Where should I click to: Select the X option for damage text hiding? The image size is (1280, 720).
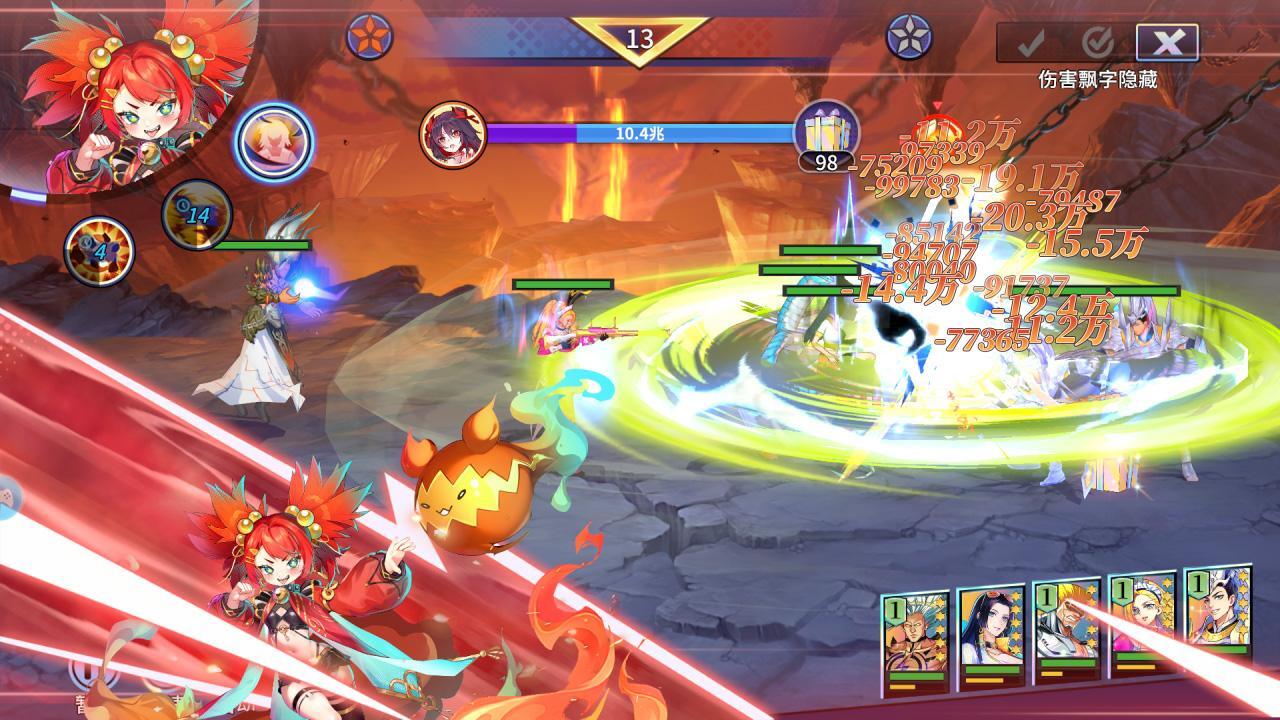pyautogui.click(x=1167, y=42)
